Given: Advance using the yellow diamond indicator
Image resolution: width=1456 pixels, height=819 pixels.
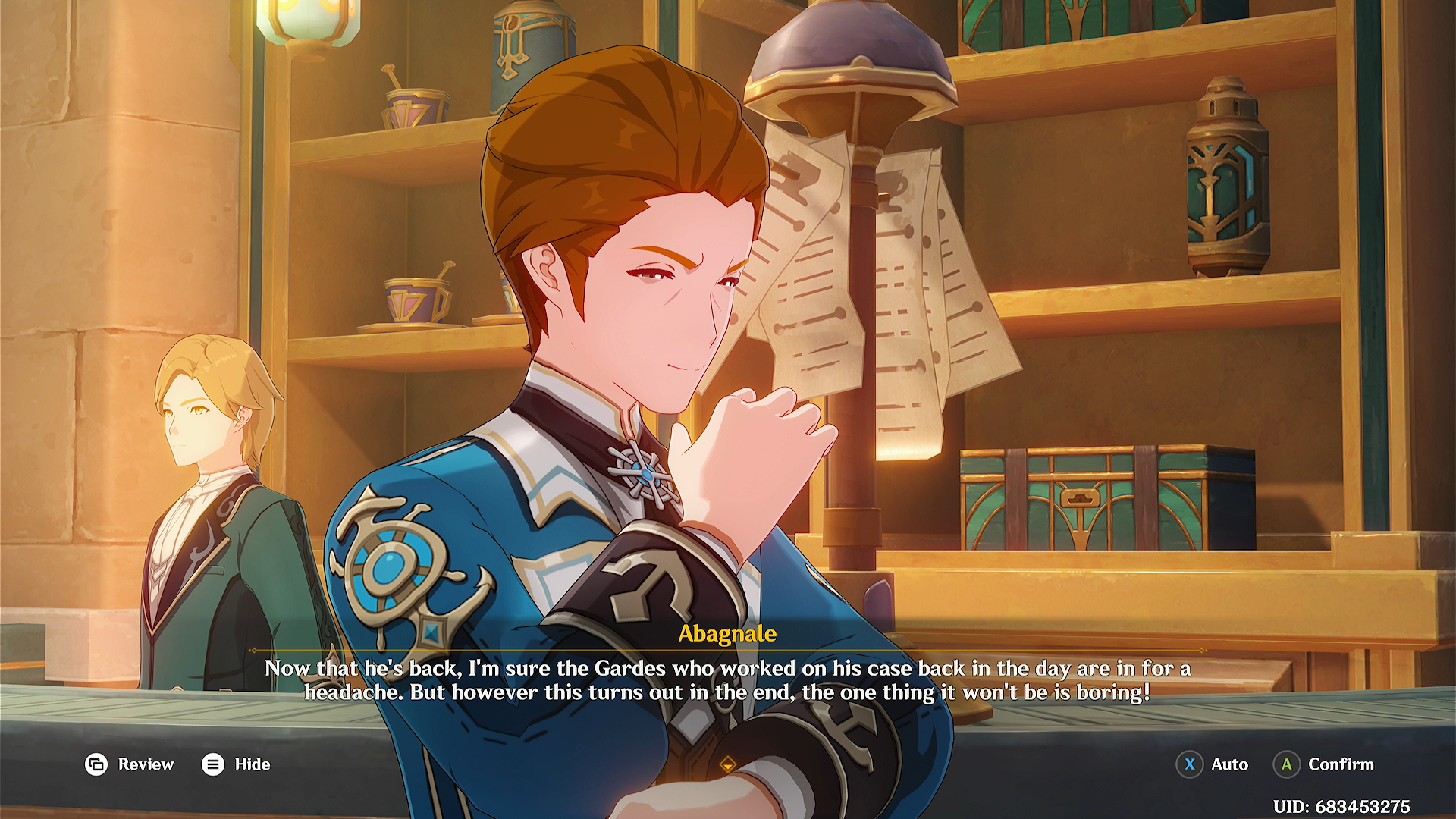Looking at the screenshot, I should pyautogui.click(x=727, y=764).
